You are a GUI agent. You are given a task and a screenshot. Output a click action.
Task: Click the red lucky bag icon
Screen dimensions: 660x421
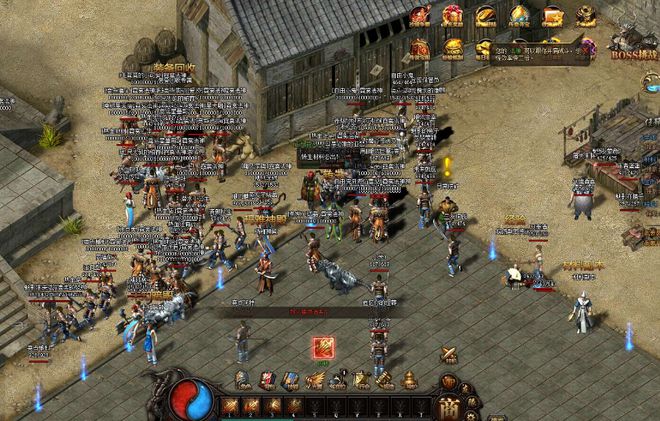click(x=420, y=48)
